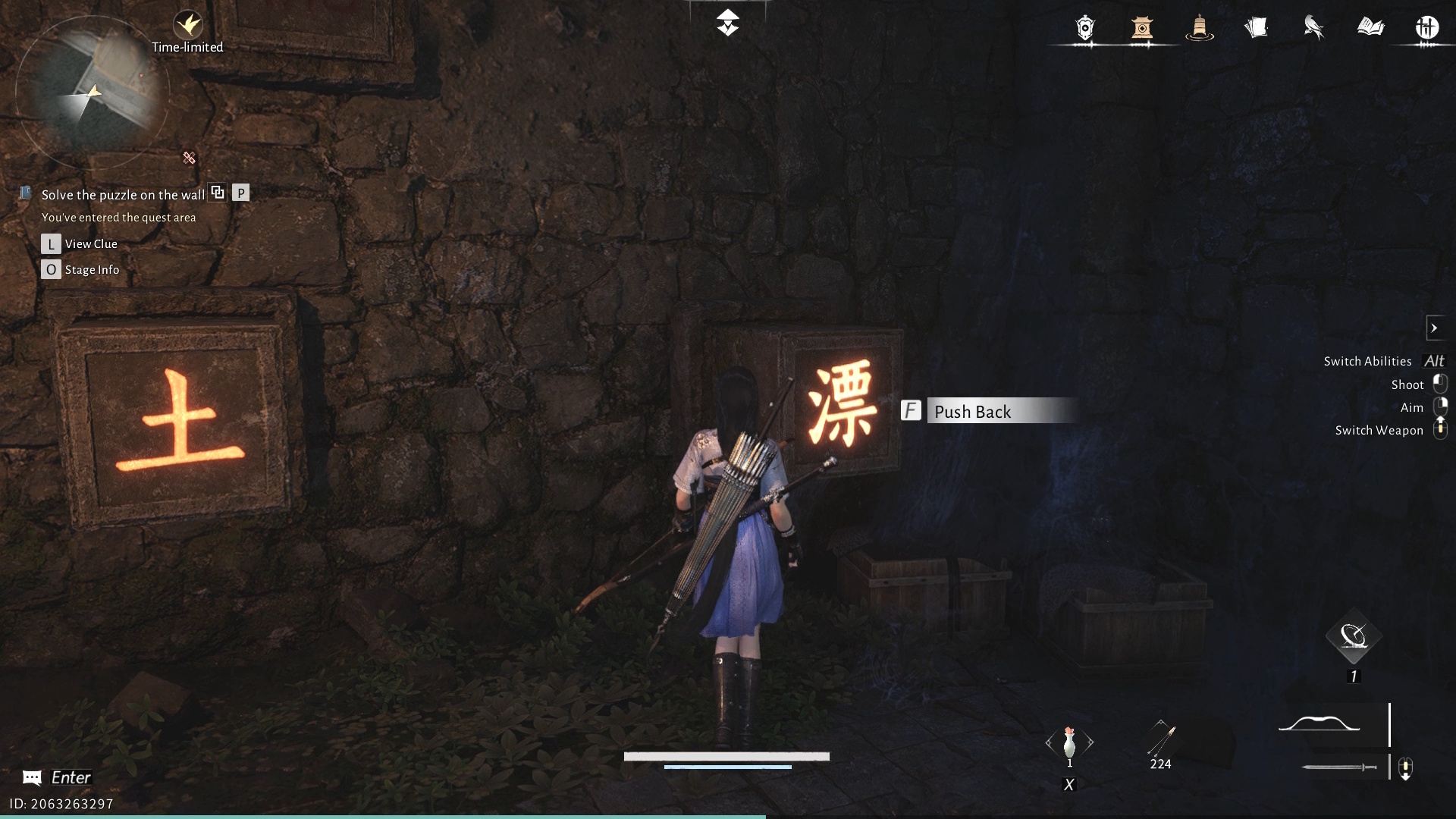Select the bow weapon slot
The image size is (1456, 819).
1319,725
